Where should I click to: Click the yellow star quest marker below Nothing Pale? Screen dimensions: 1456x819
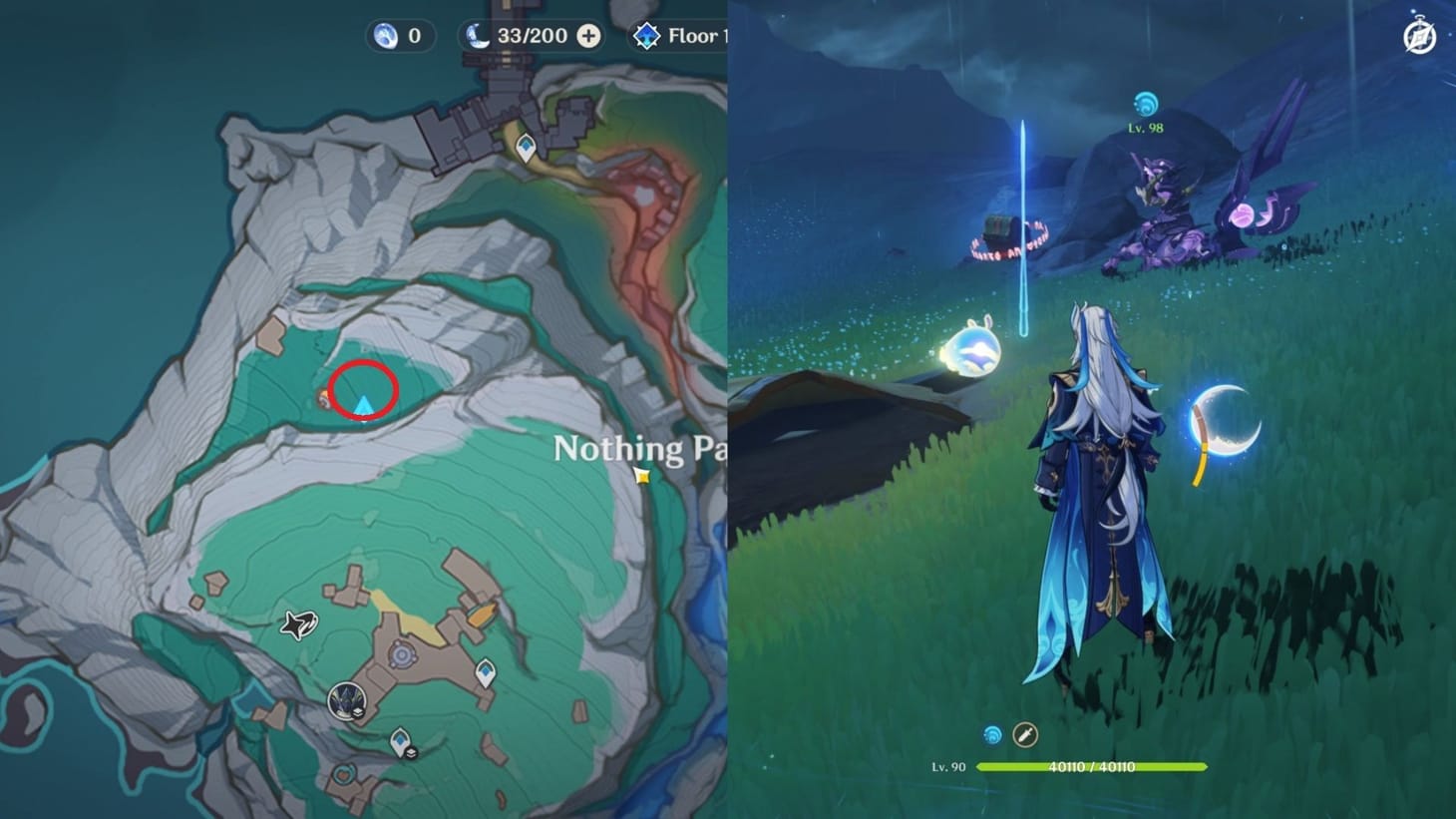pos(643,477)
